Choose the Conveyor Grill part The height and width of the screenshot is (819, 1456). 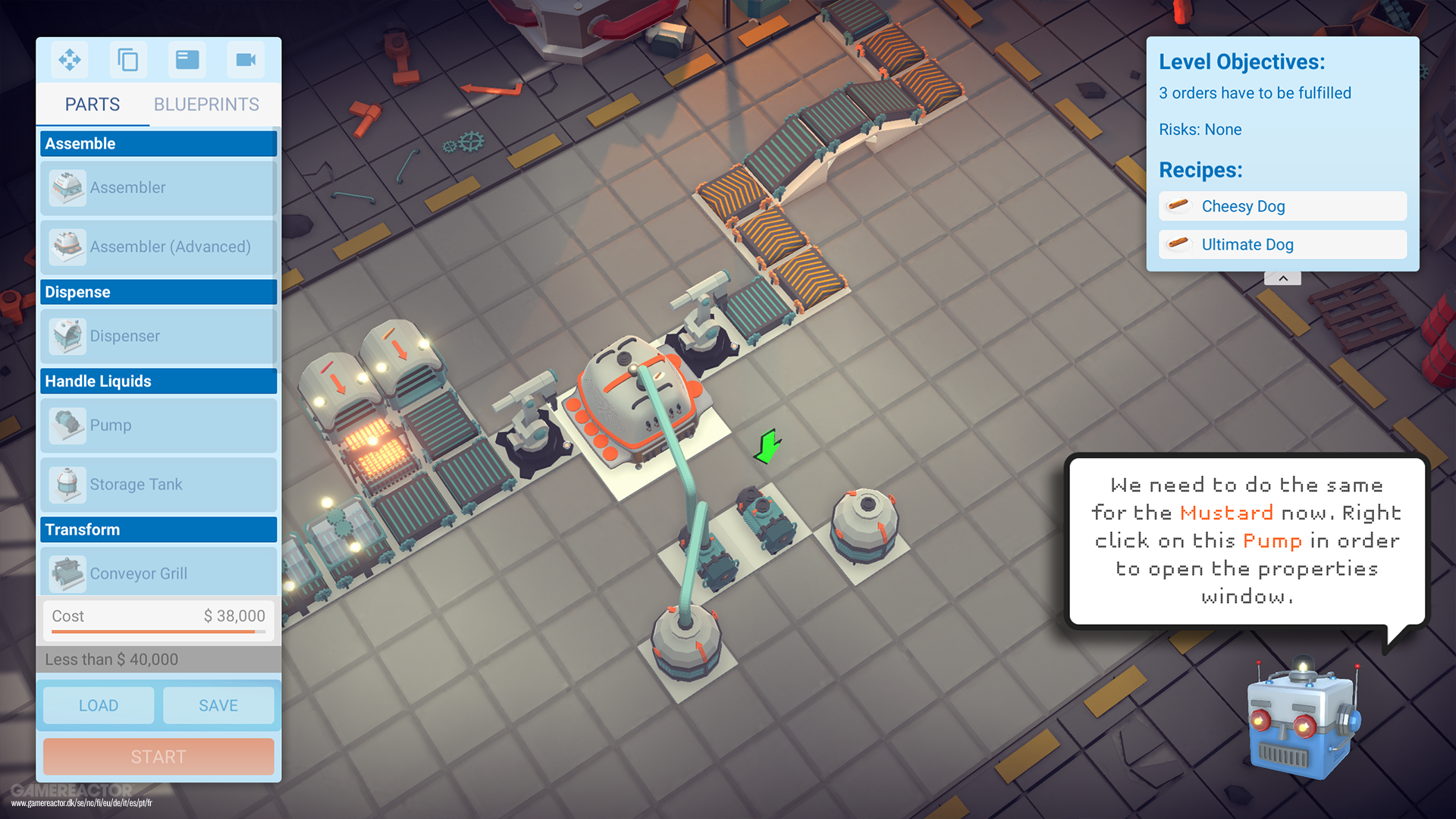click(x=158, y=573)
